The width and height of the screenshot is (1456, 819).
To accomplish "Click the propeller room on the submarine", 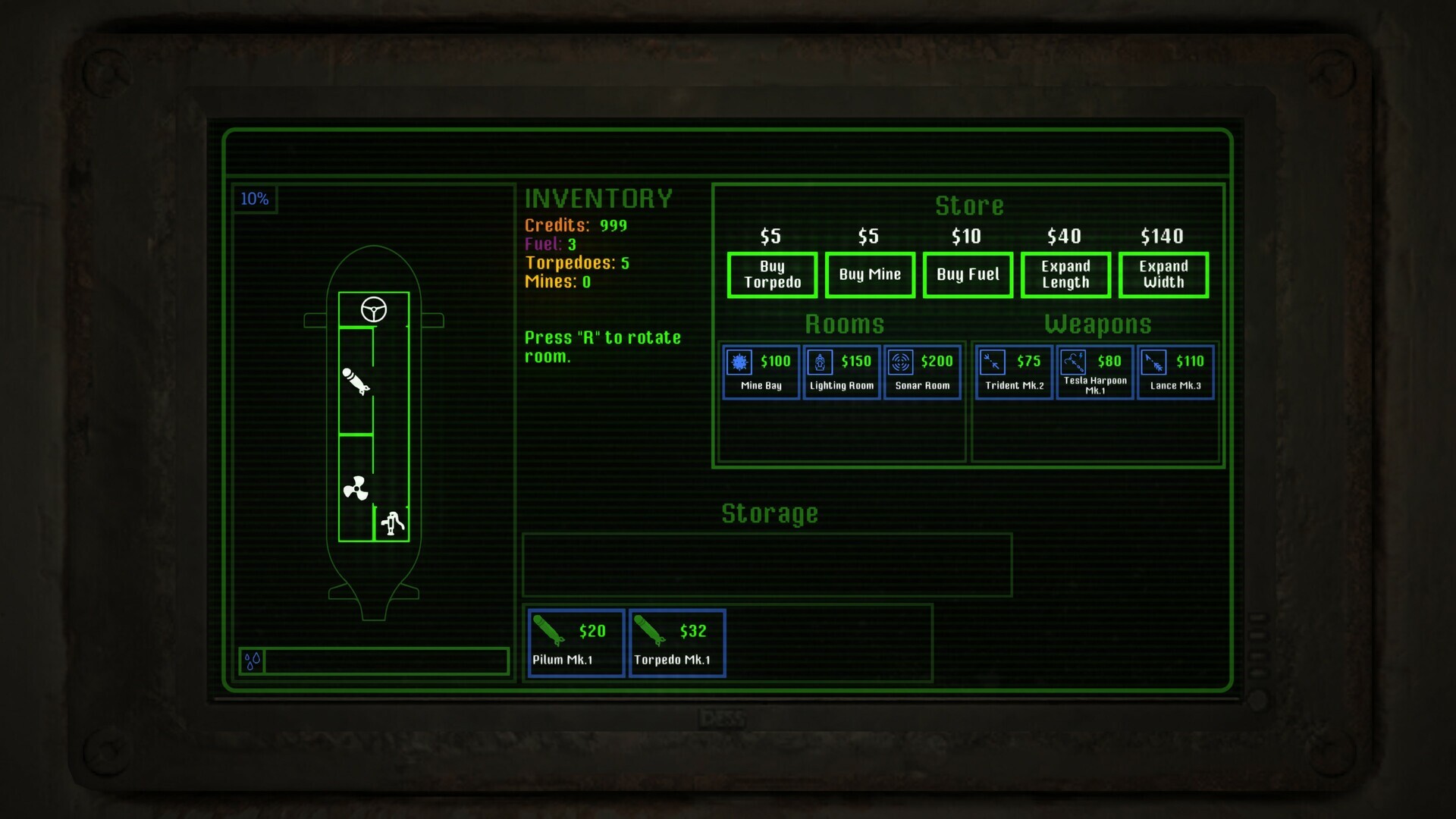I will [354, 486].
